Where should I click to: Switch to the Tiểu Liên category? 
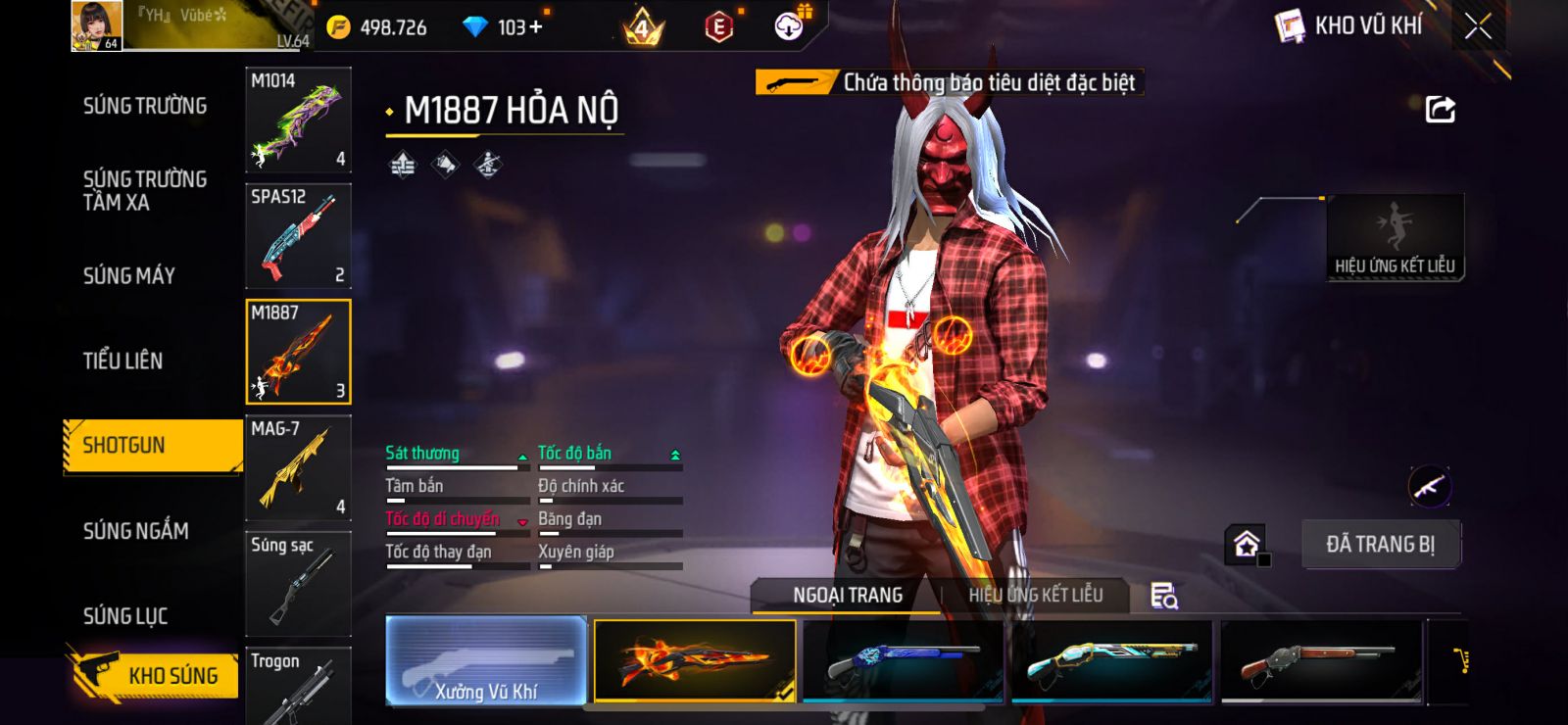click(x=122, y=361)
